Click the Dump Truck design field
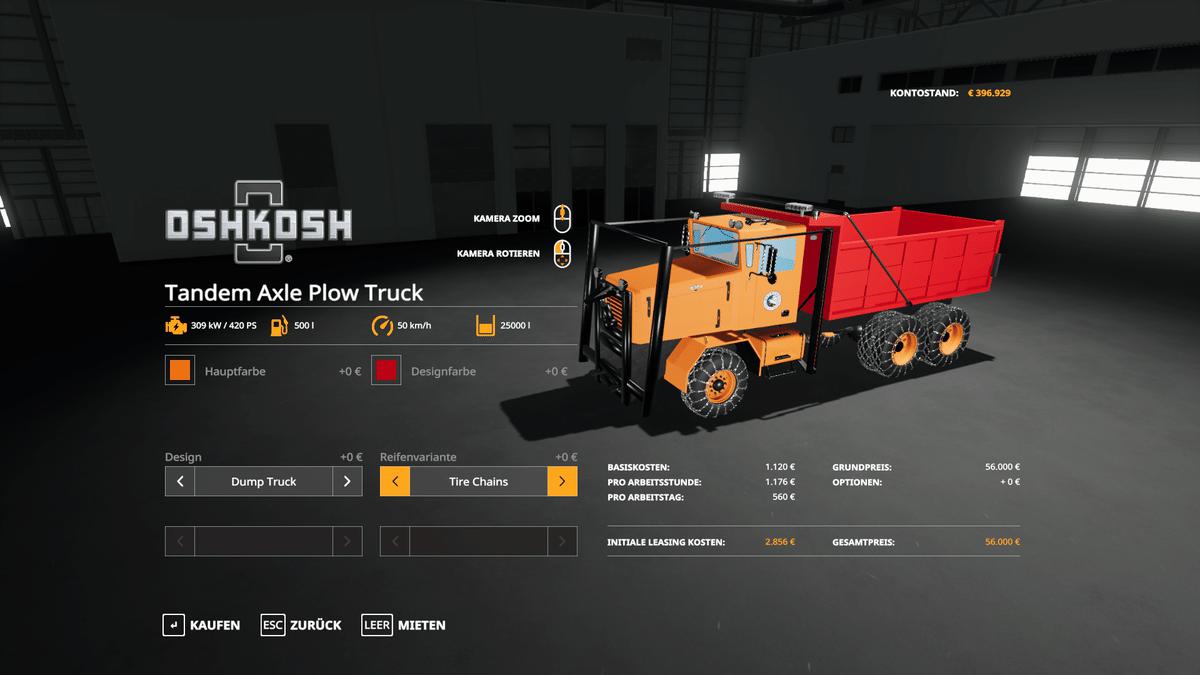This screenshot has height=675, width=1200. click(263, 481)
